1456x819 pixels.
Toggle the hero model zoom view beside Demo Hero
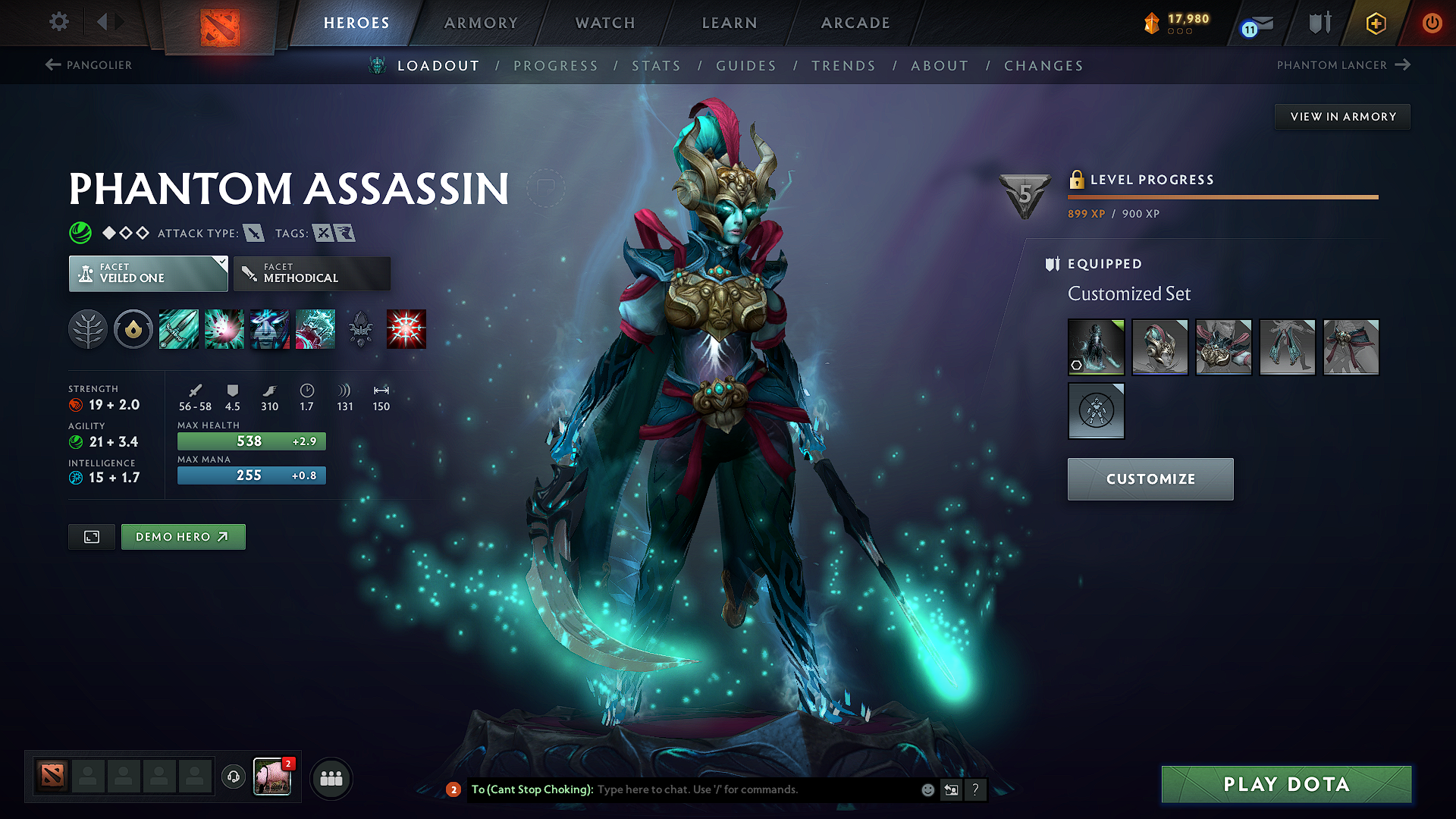click(x=91, y=536)
